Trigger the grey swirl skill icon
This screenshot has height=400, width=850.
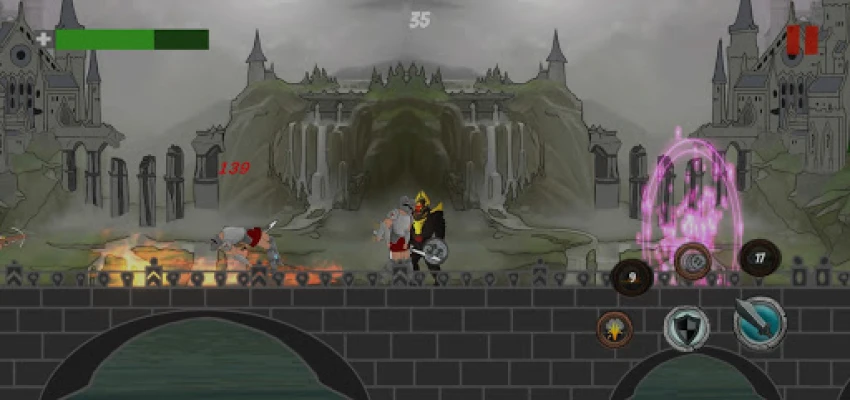pyautogui.click(x=692, y=261)
